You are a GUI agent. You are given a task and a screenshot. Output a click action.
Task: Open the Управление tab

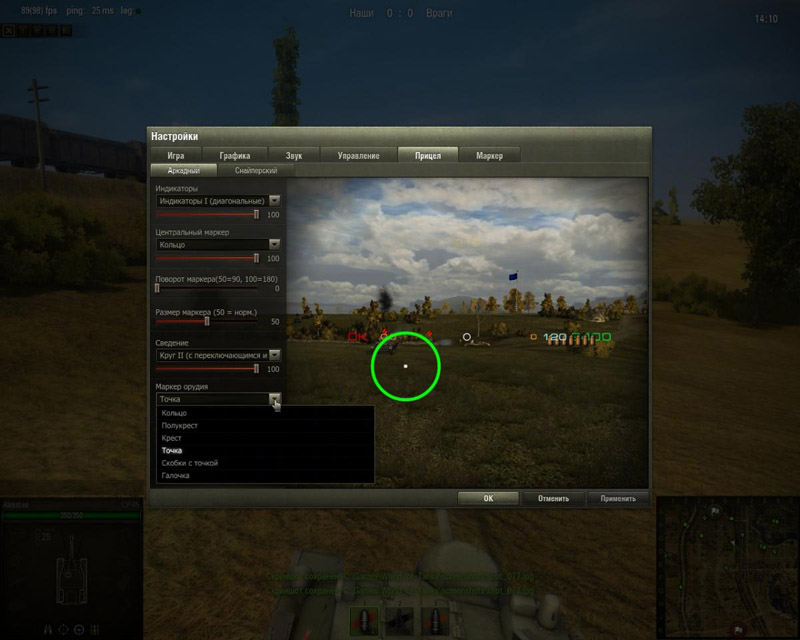click(358, 155)
